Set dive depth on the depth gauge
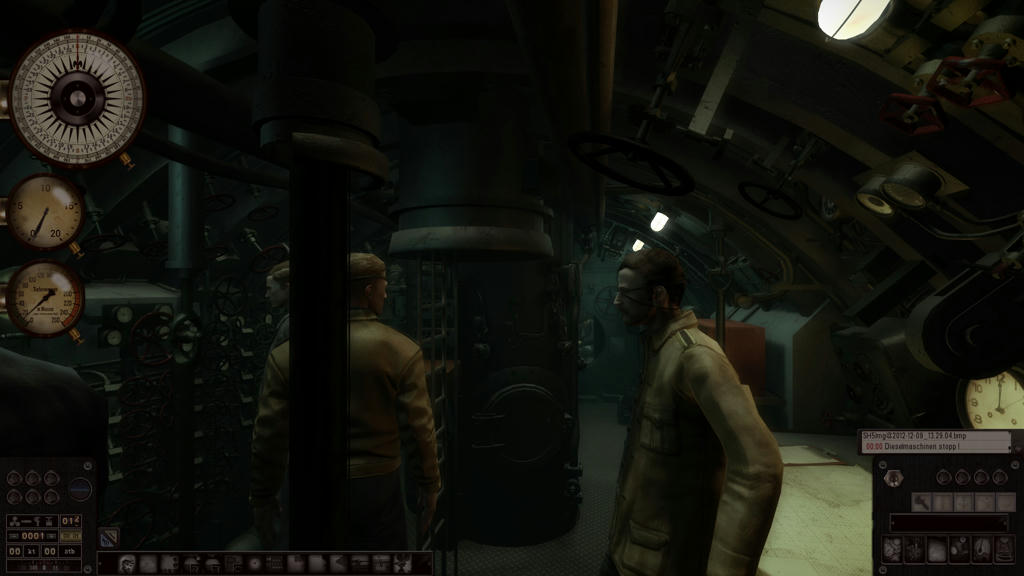 [x=45, y=299]
